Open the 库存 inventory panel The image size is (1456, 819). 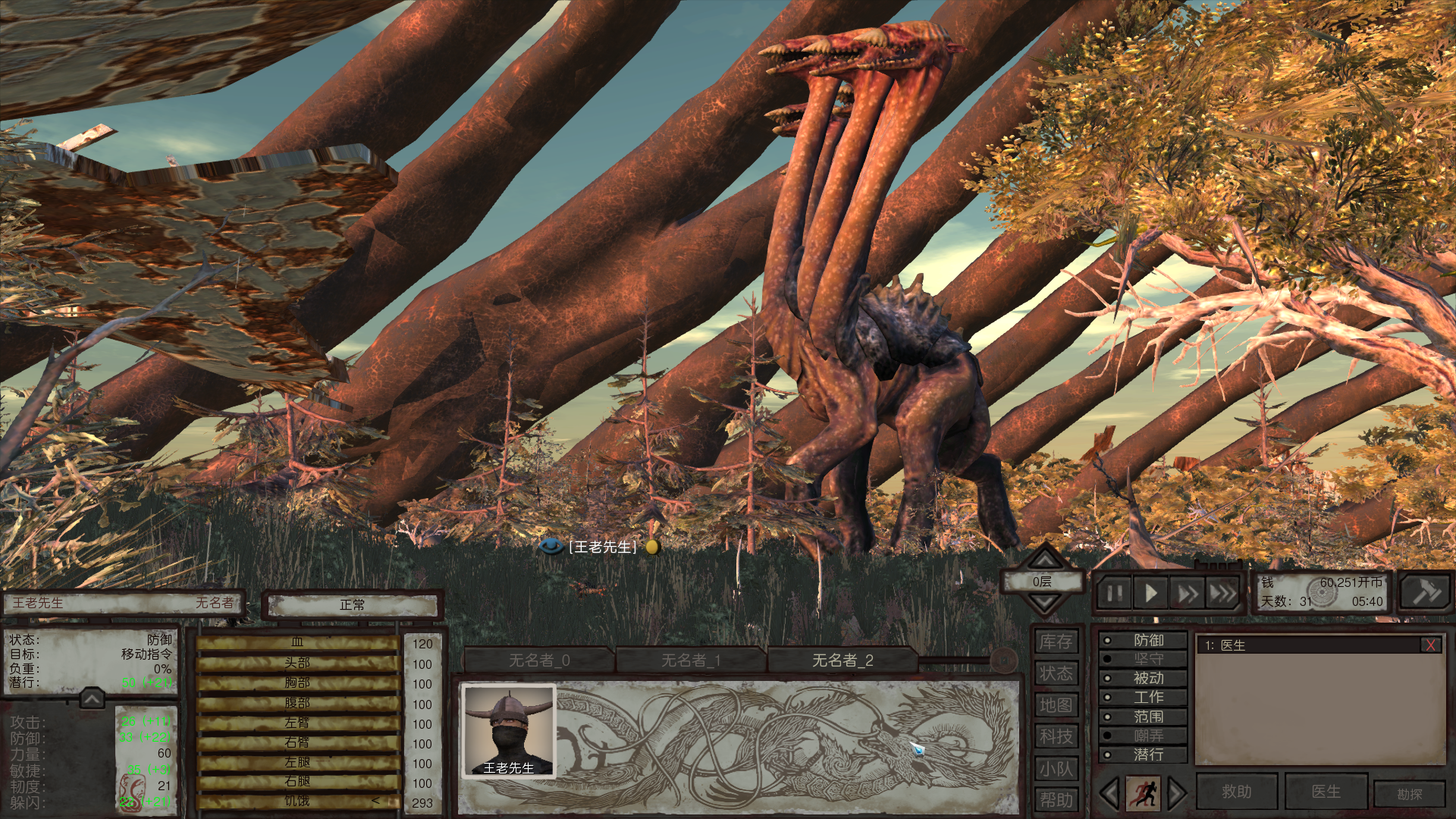[x=1056, y=642]
